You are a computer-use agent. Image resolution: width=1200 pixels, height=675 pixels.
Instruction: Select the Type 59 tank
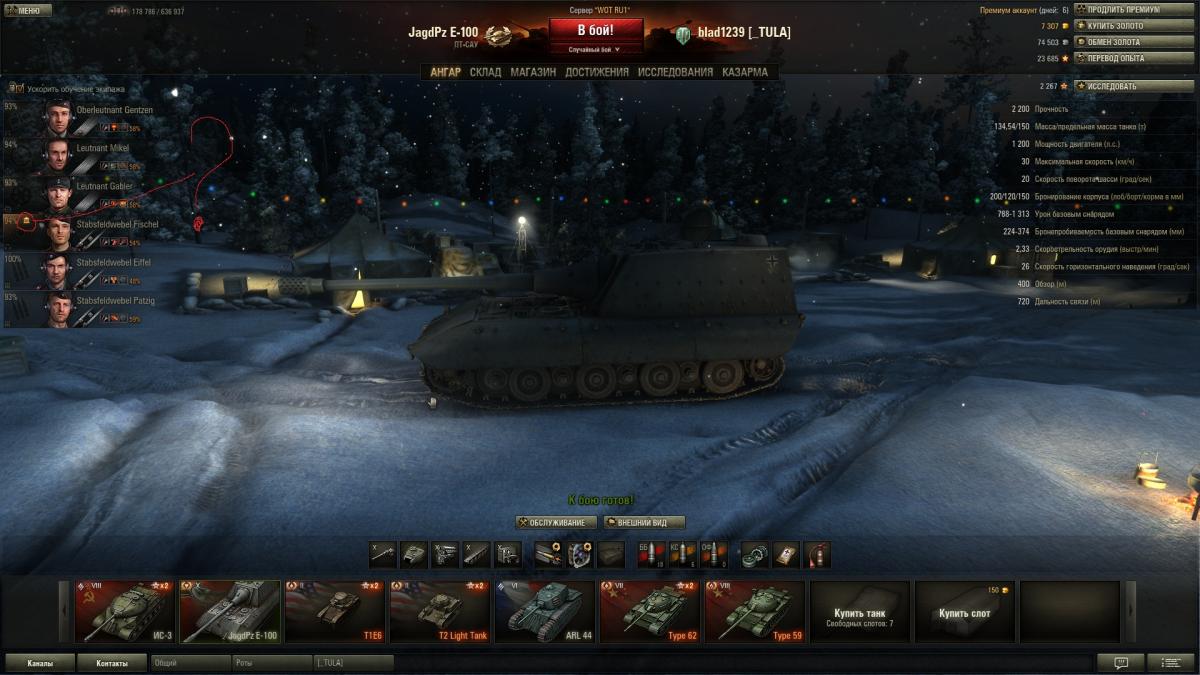[755, 611]
